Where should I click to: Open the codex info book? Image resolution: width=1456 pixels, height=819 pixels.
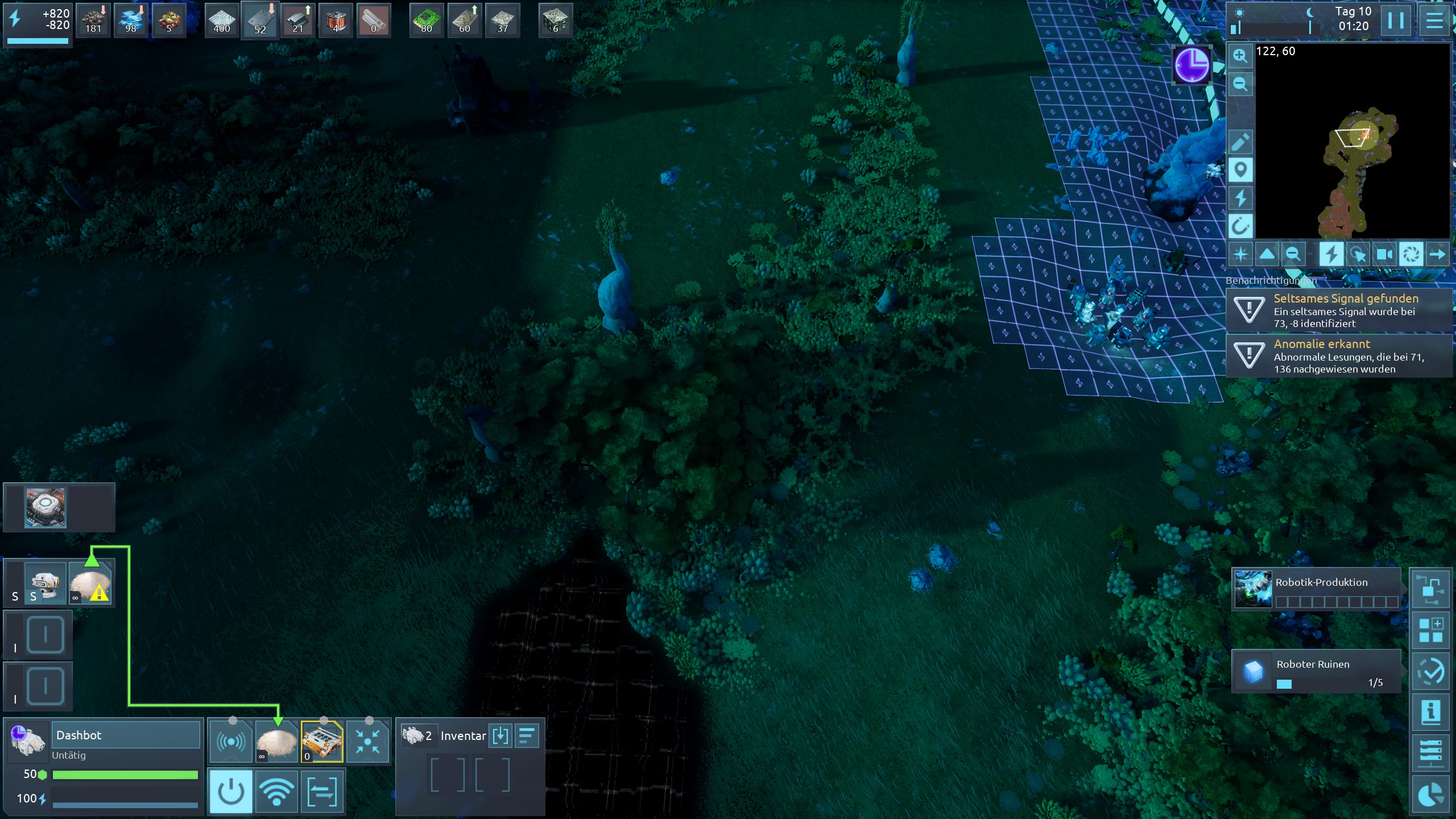click(1430, 712)
